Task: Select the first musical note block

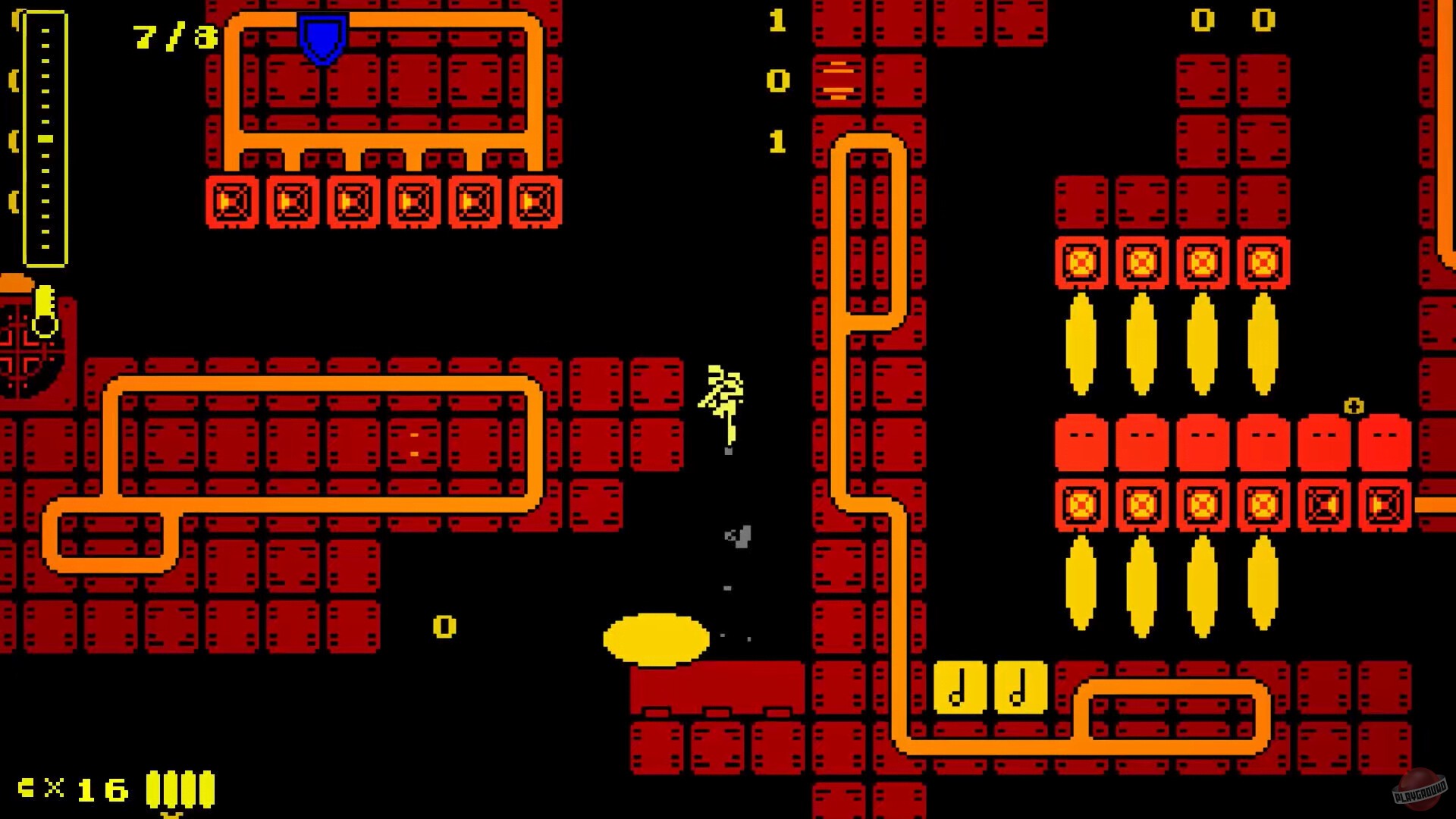Action: [959, 689]
